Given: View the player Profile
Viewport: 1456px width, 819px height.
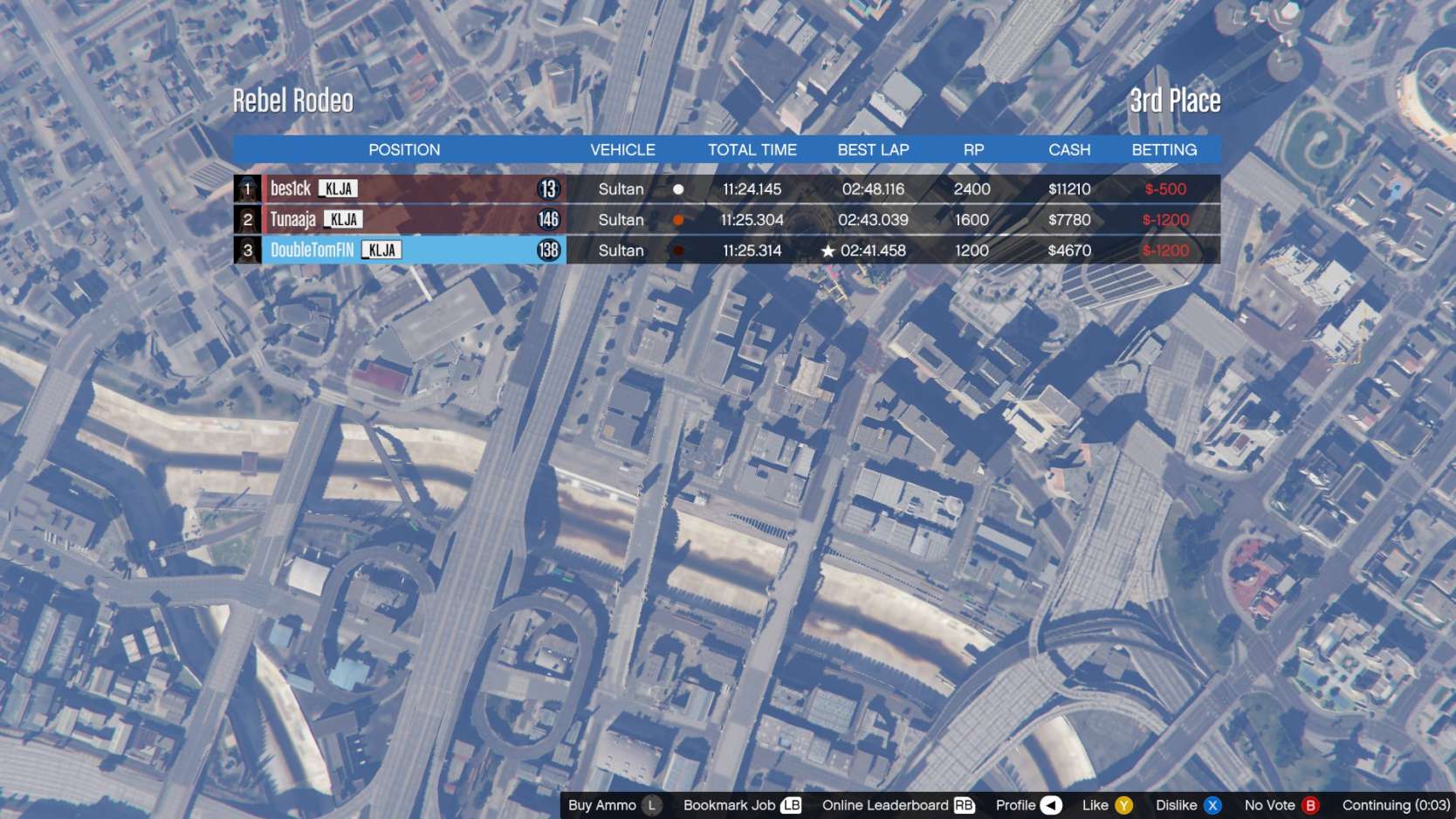Looking at the screenshot, I should point(1028,805).
